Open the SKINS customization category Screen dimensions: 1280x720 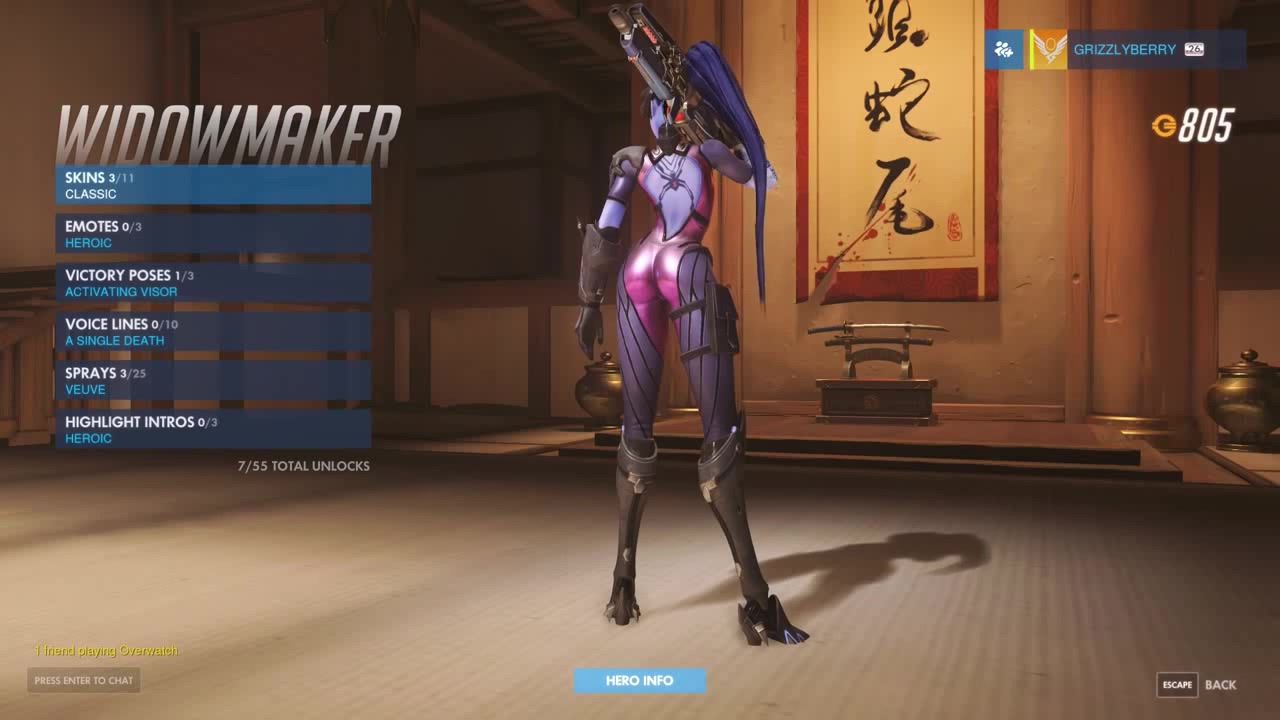coord(213,184)
